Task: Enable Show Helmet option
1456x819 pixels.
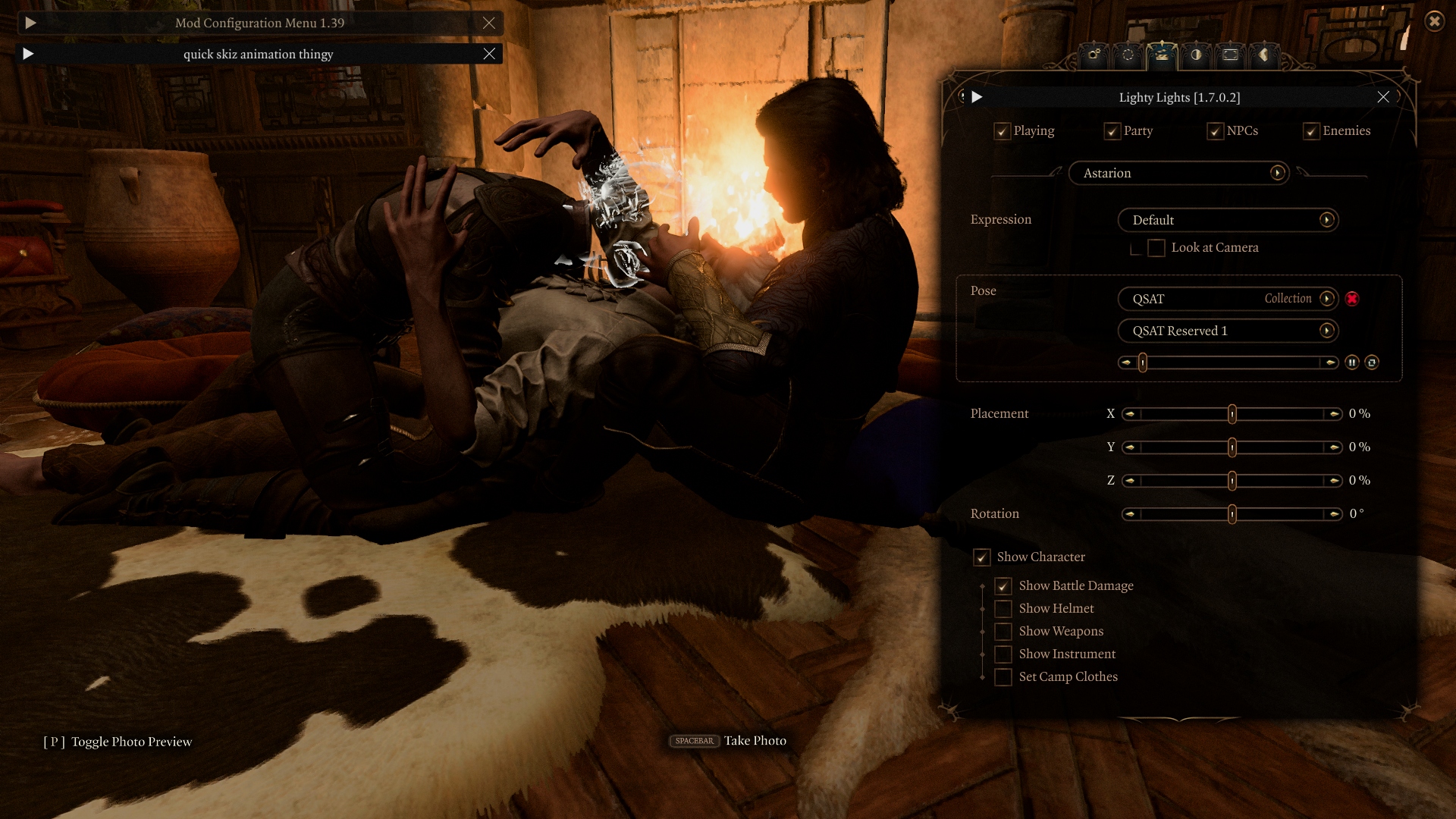Action: click(1003, 609)
